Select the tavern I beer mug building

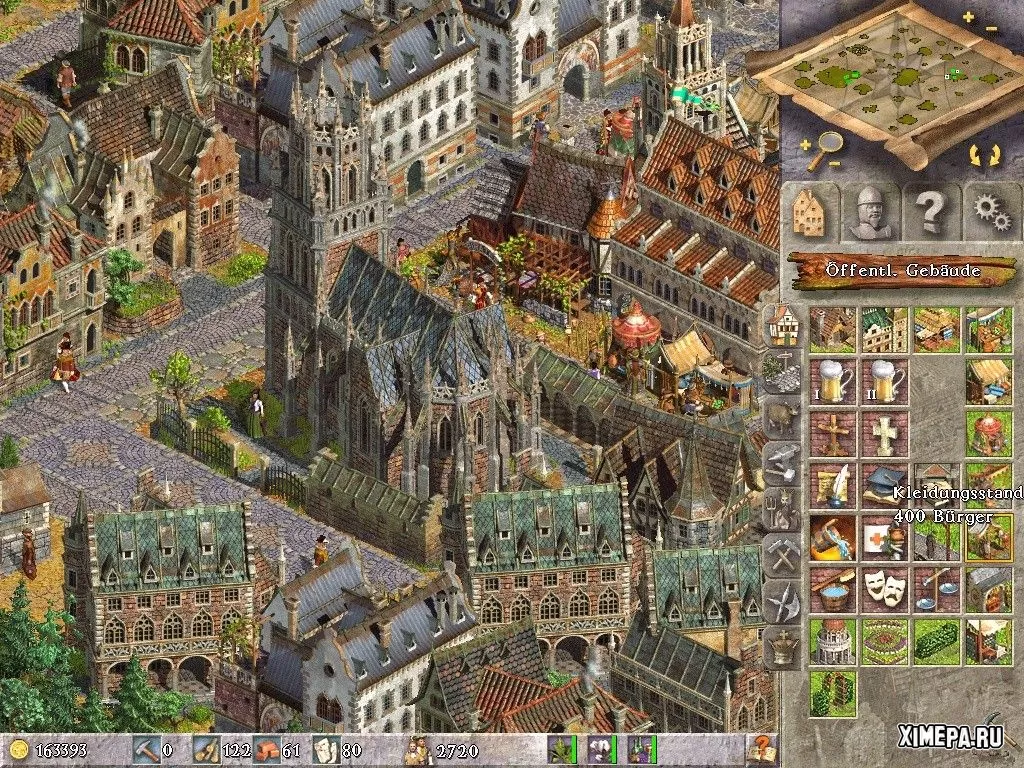pyautogui.click(x=832, y=382)
